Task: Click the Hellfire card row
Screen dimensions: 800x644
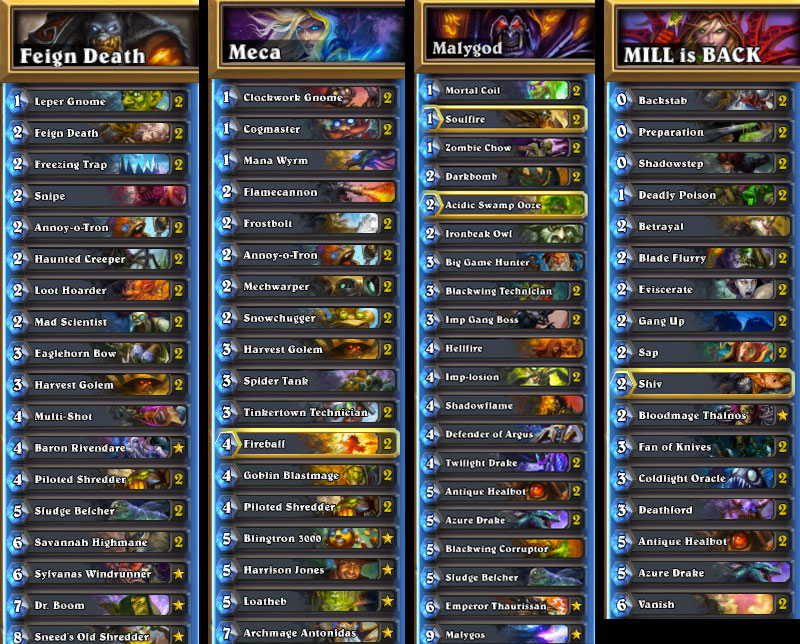Action: [x=500, y=349]
